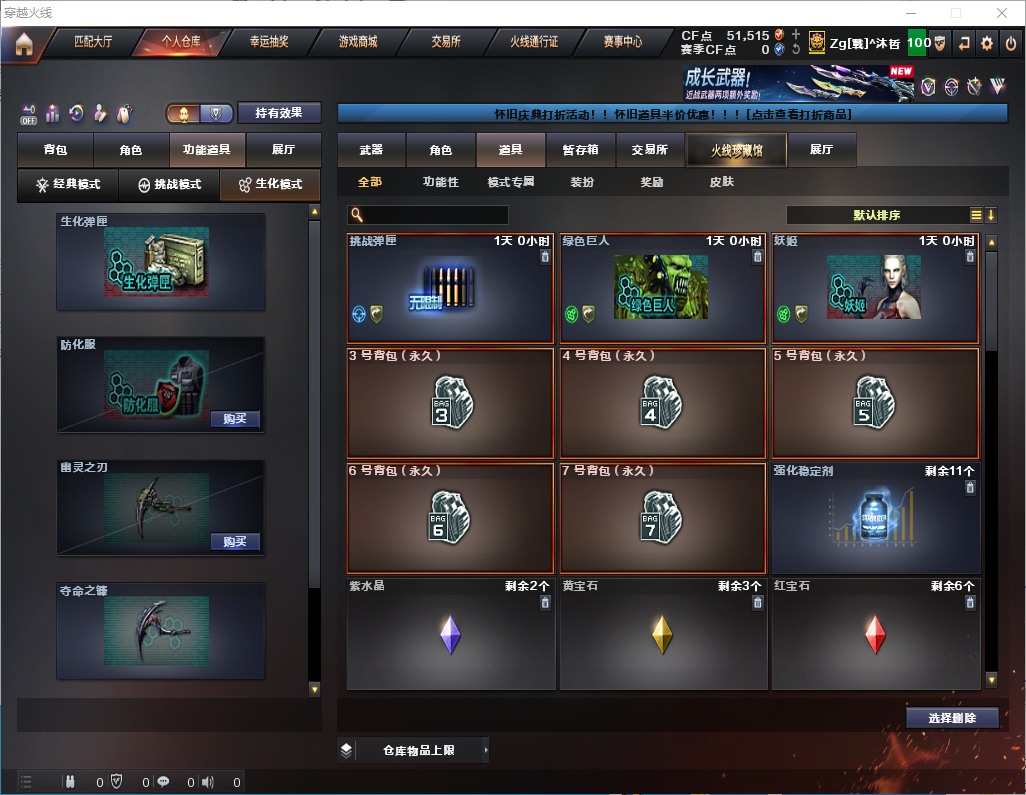The width and height of the screenshot is (1026, 795).
Task: Select the 强化稳定剂 item
Action: pyautogui.click(x=876, y=518)
